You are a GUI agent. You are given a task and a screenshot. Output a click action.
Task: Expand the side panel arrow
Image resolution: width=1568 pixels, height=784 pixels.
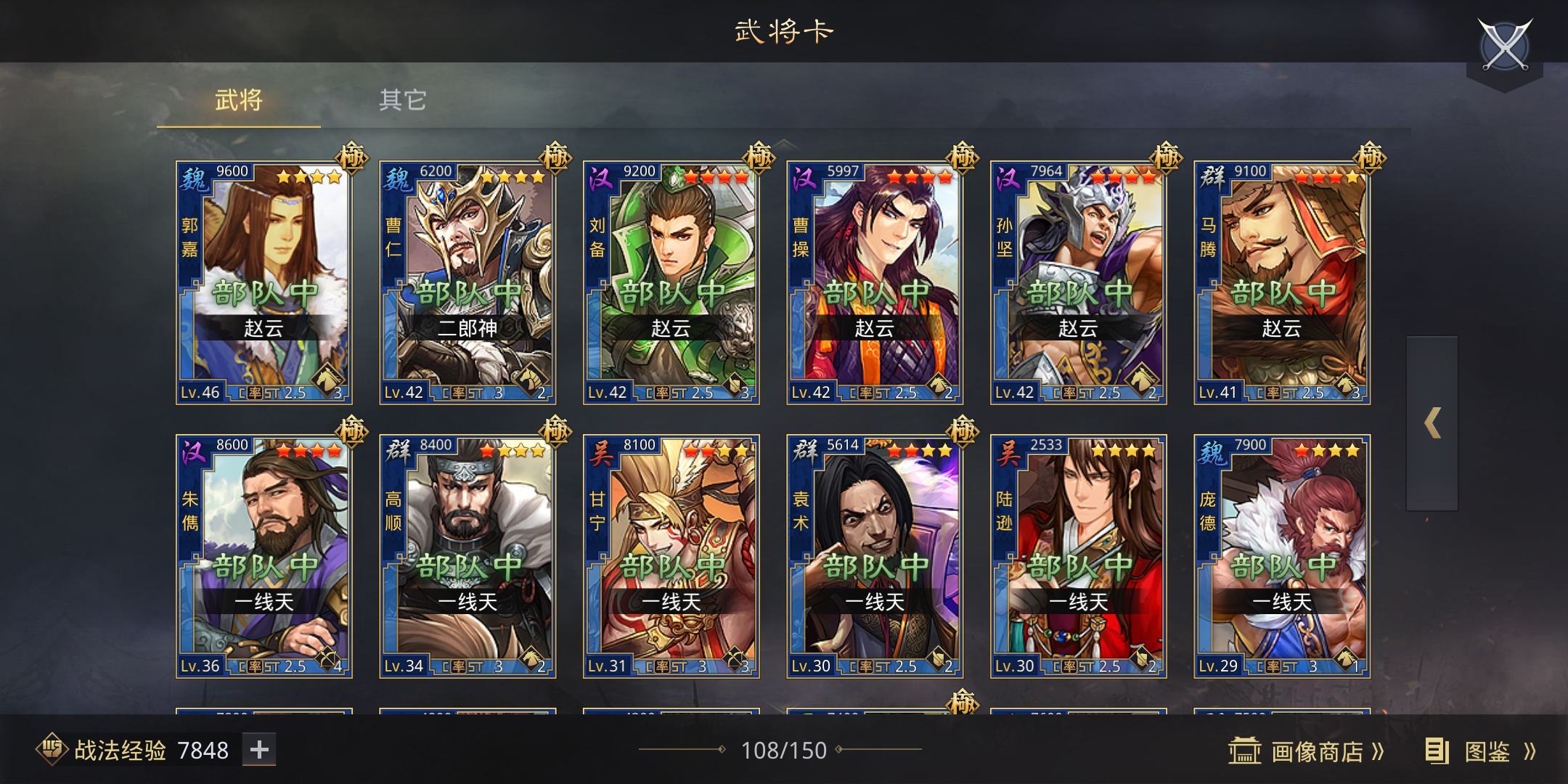[x=1432, y=423]
